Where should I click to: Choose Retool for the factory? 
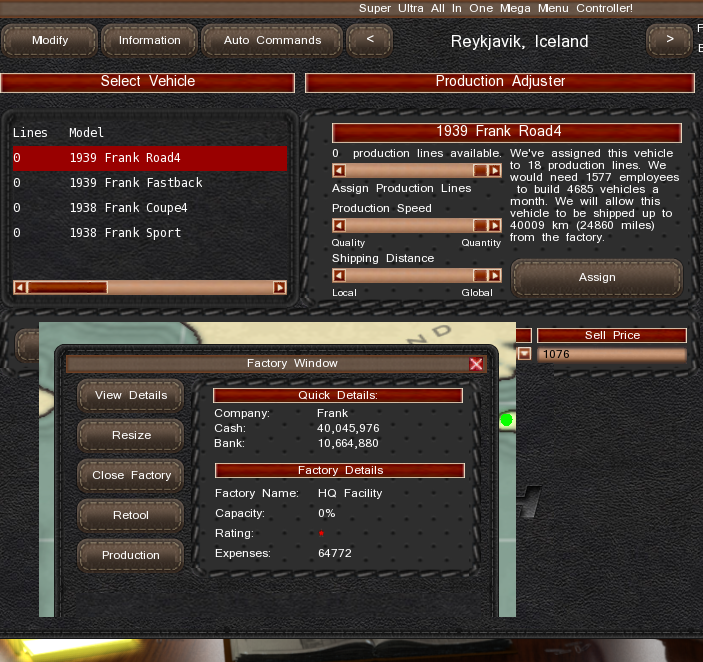[131, 515]
